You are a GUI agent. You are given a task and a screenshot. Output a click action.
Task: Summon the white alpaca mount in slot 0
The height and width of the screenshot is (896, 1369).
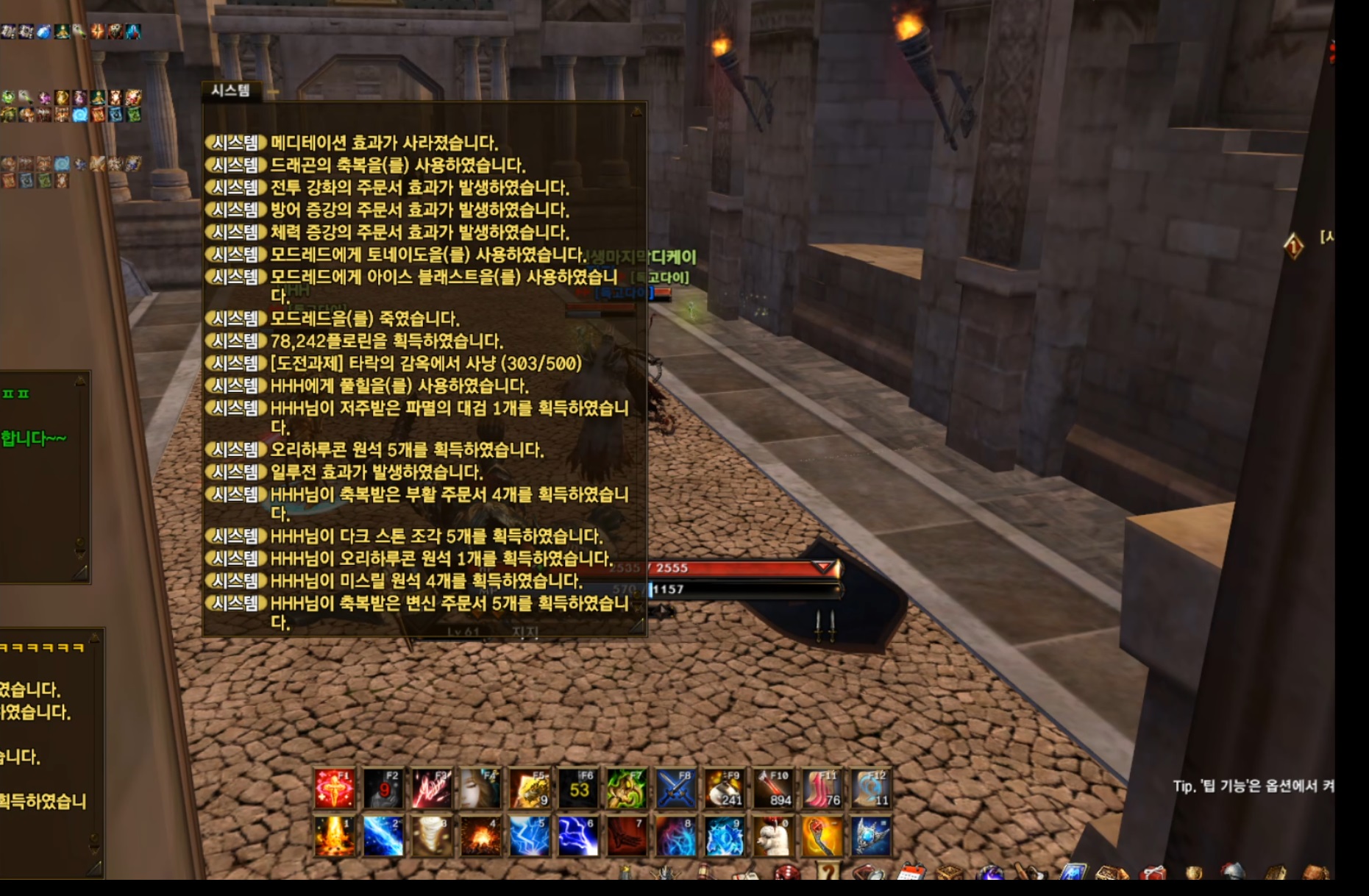(772, 836)
